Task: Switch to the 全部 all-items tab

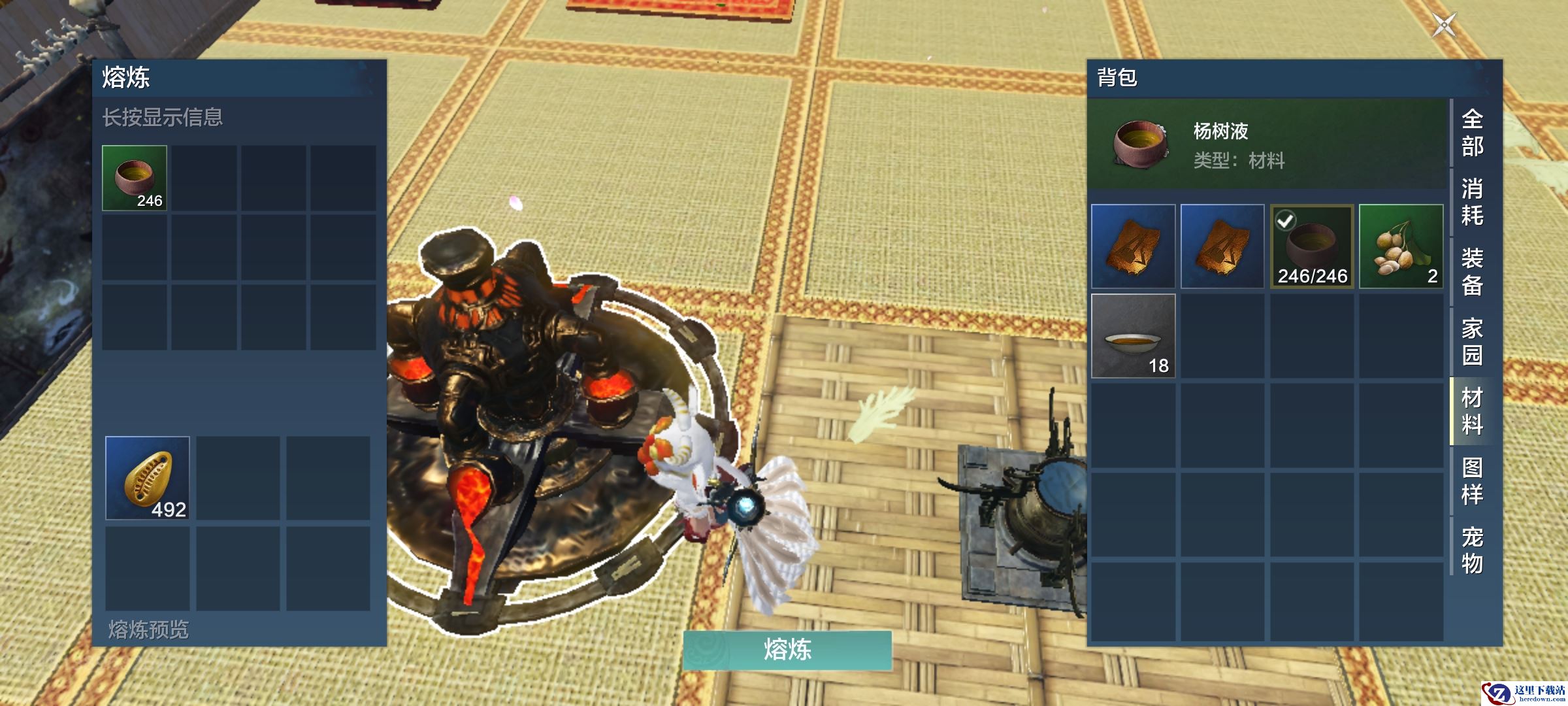Action: click(x=1472, y=133)
